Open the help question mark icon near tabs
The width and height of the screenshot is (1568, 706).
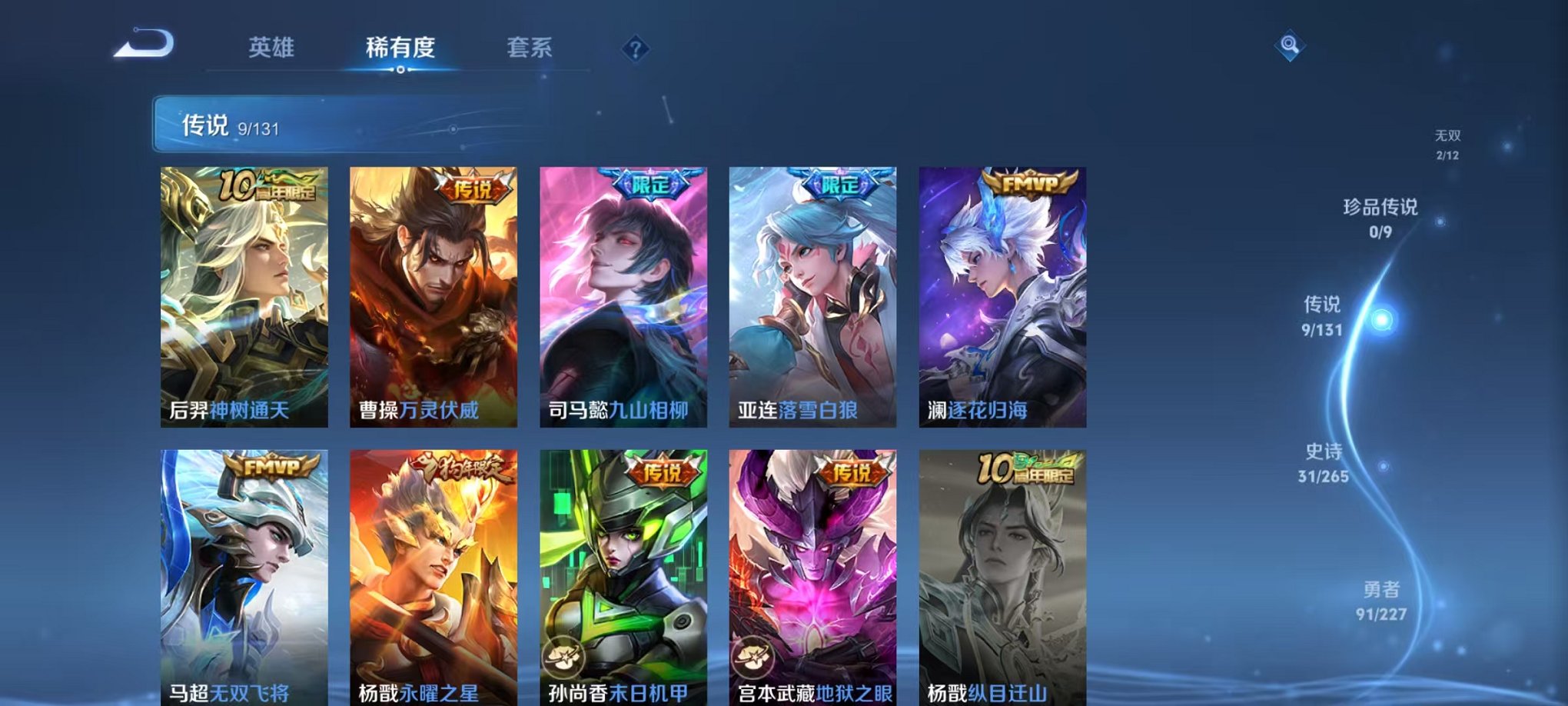[x=635, y=49]
